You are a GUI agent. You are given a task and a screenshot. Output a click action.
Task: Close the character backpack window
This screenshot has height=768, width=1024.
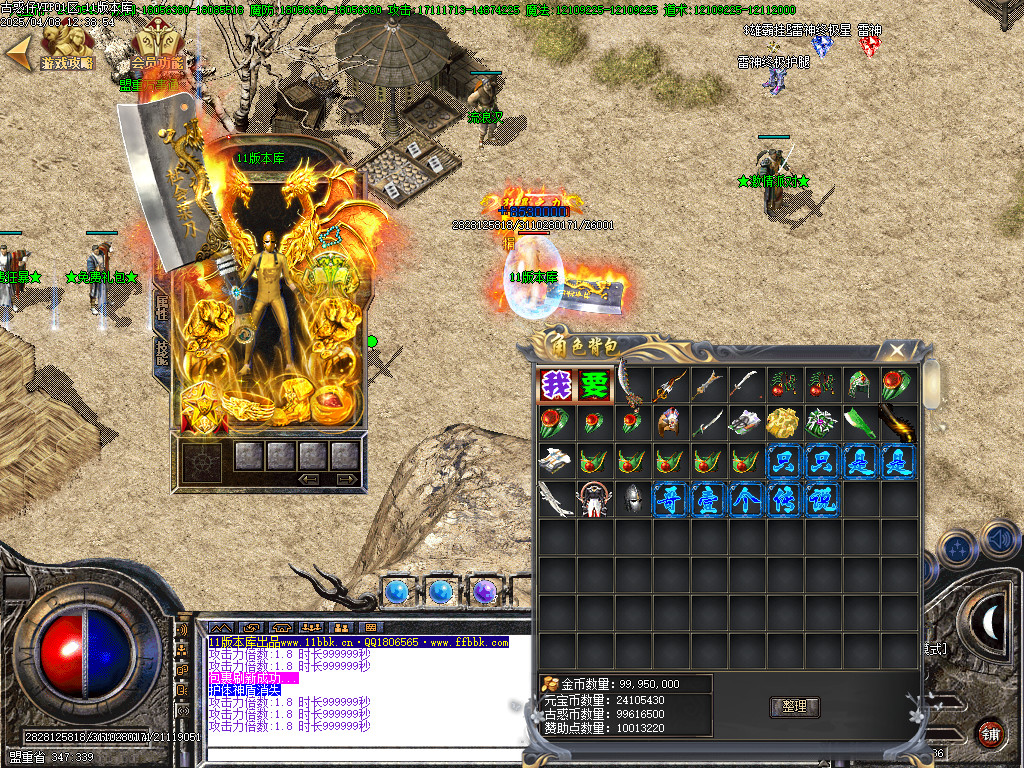pos(897,349)
